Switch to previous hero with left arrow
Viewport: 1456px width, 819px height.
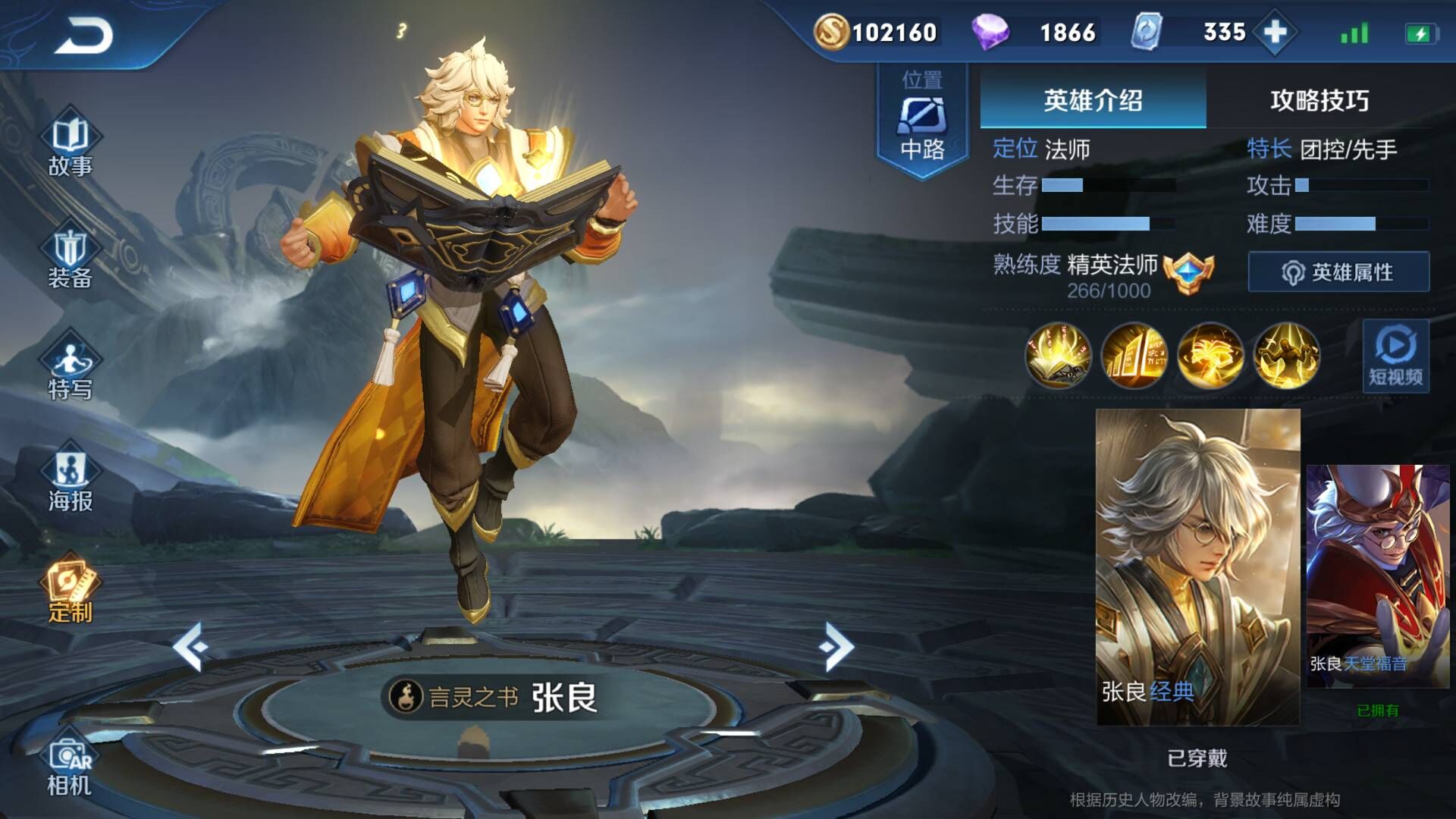click(x=190, y=647)
